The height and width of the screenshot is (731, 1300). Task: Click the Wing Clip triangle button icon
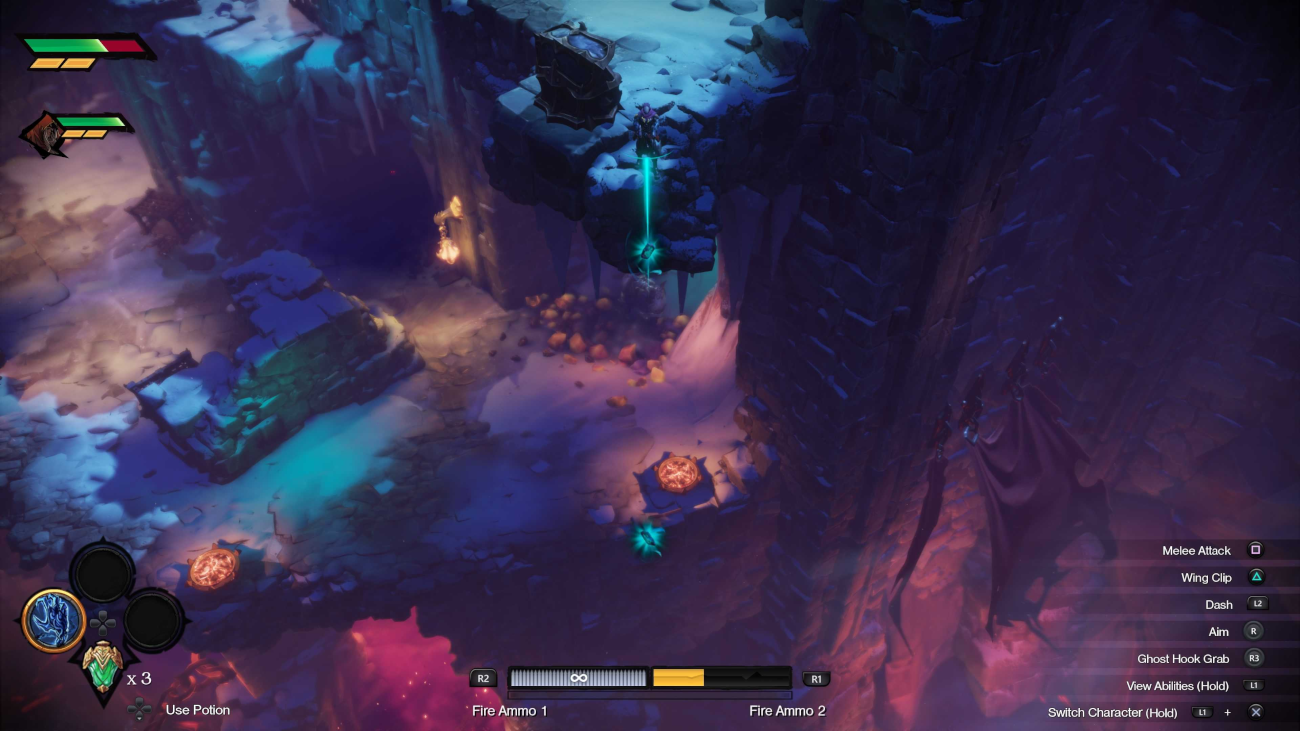click(x=1257, y=577)
